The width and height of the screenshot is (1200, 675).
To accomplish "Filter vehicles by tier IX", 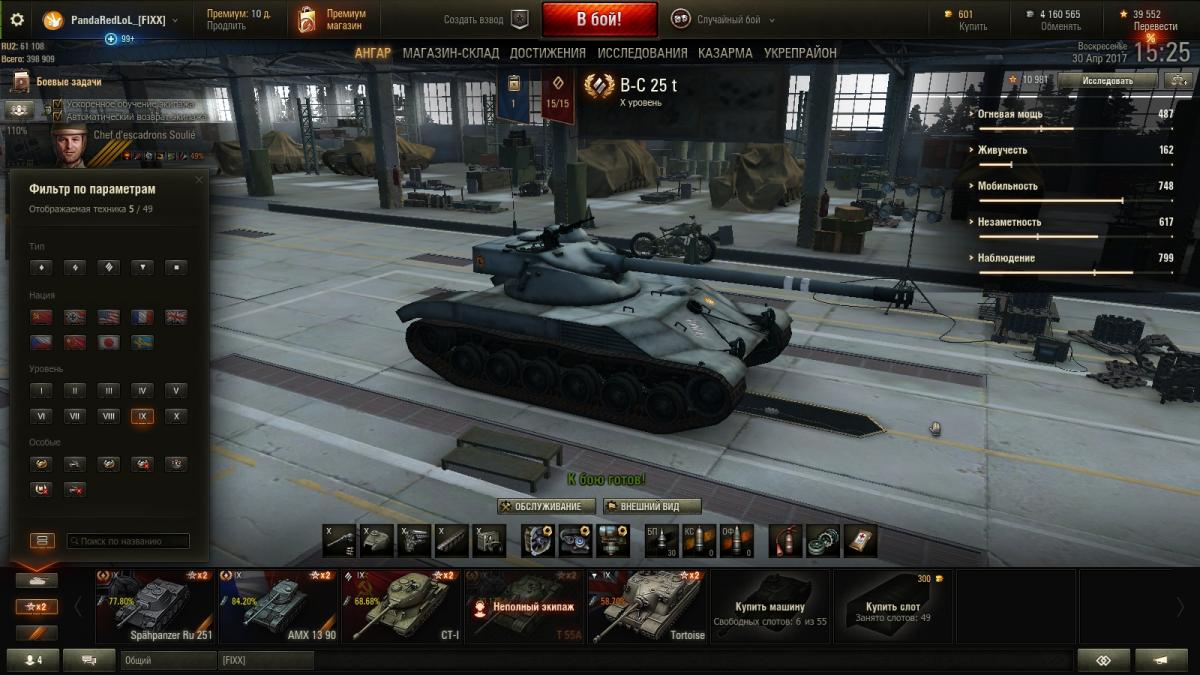I will (142, 416).
